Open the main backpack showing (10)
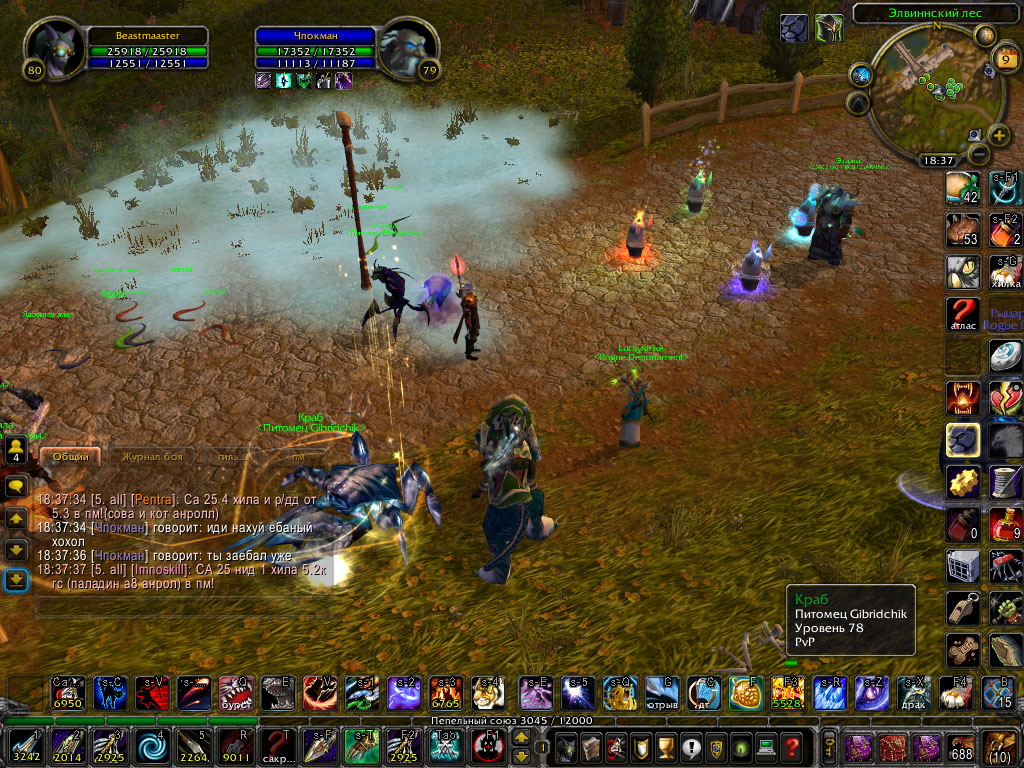The width and height of the screenshot is (1024, 768). (1001, 747)
